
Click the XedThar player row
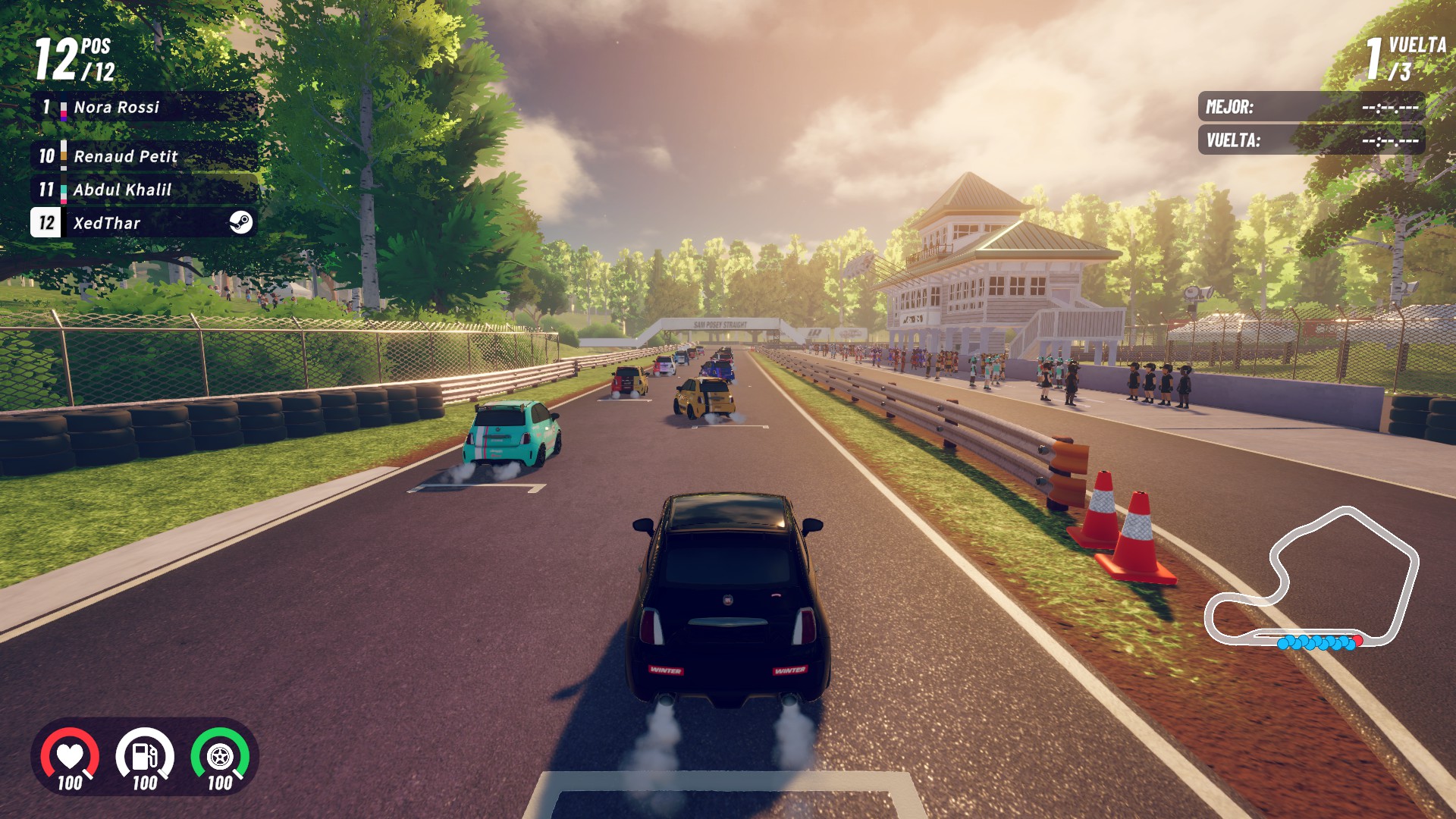pyautogui.click(x=144, y=223)
